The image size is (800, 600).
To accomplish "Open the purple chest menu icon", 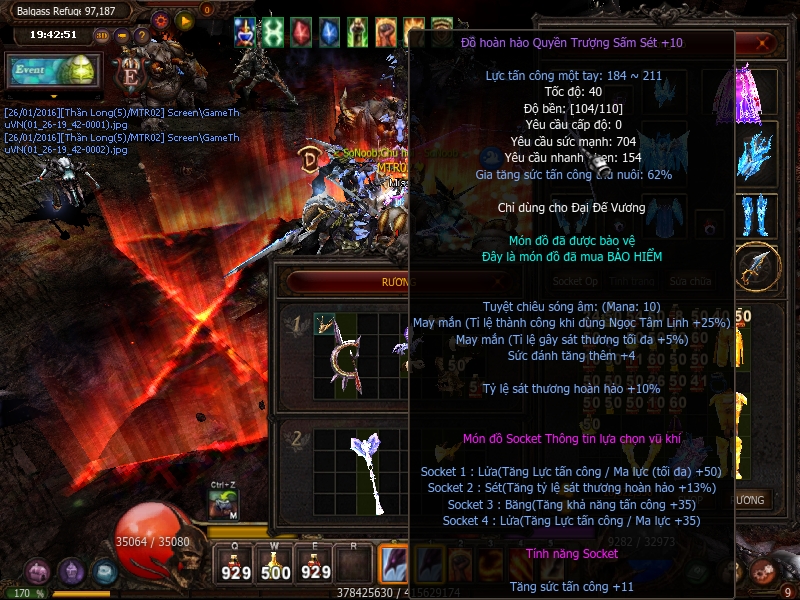I will point(38,572).
